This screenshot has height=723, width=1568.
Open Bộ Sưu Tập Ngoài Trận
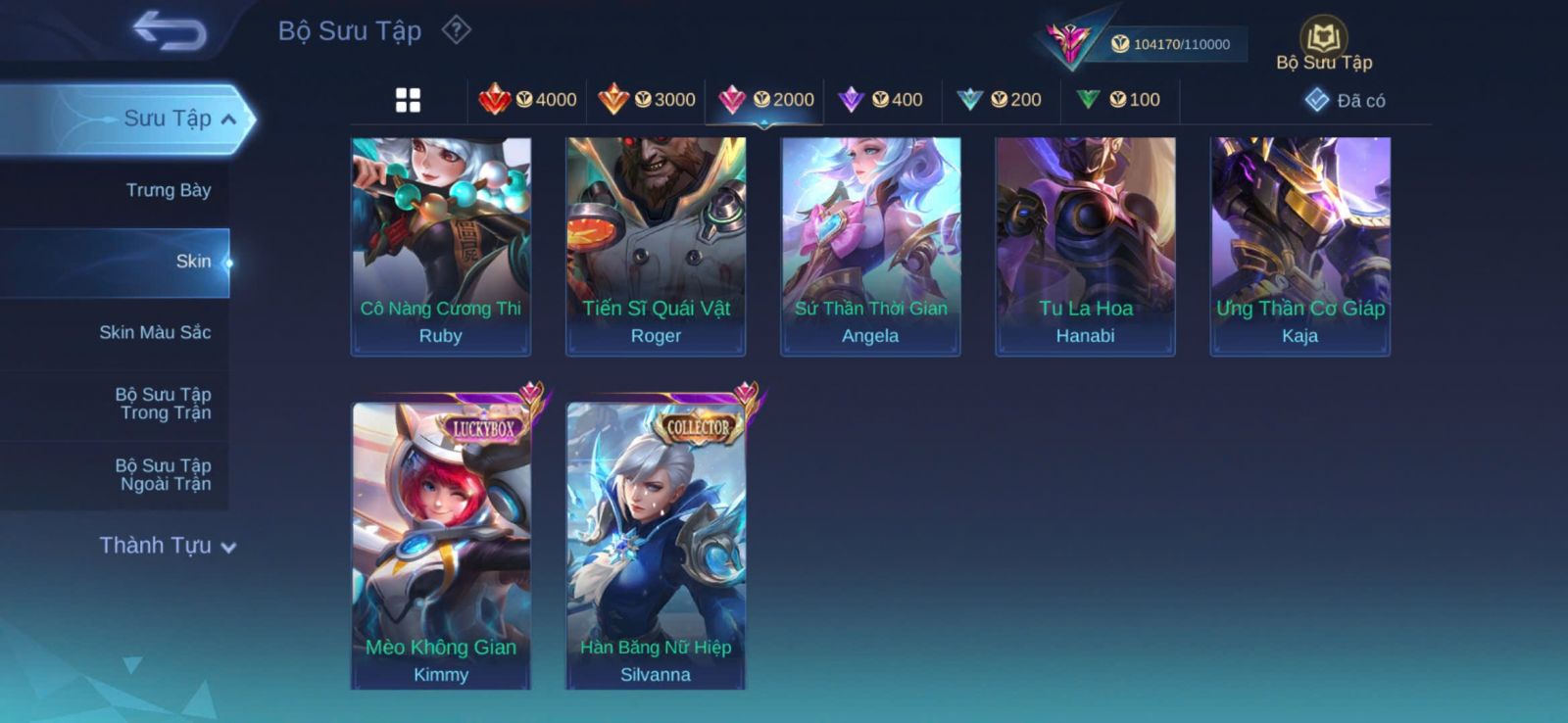(163, 474)
